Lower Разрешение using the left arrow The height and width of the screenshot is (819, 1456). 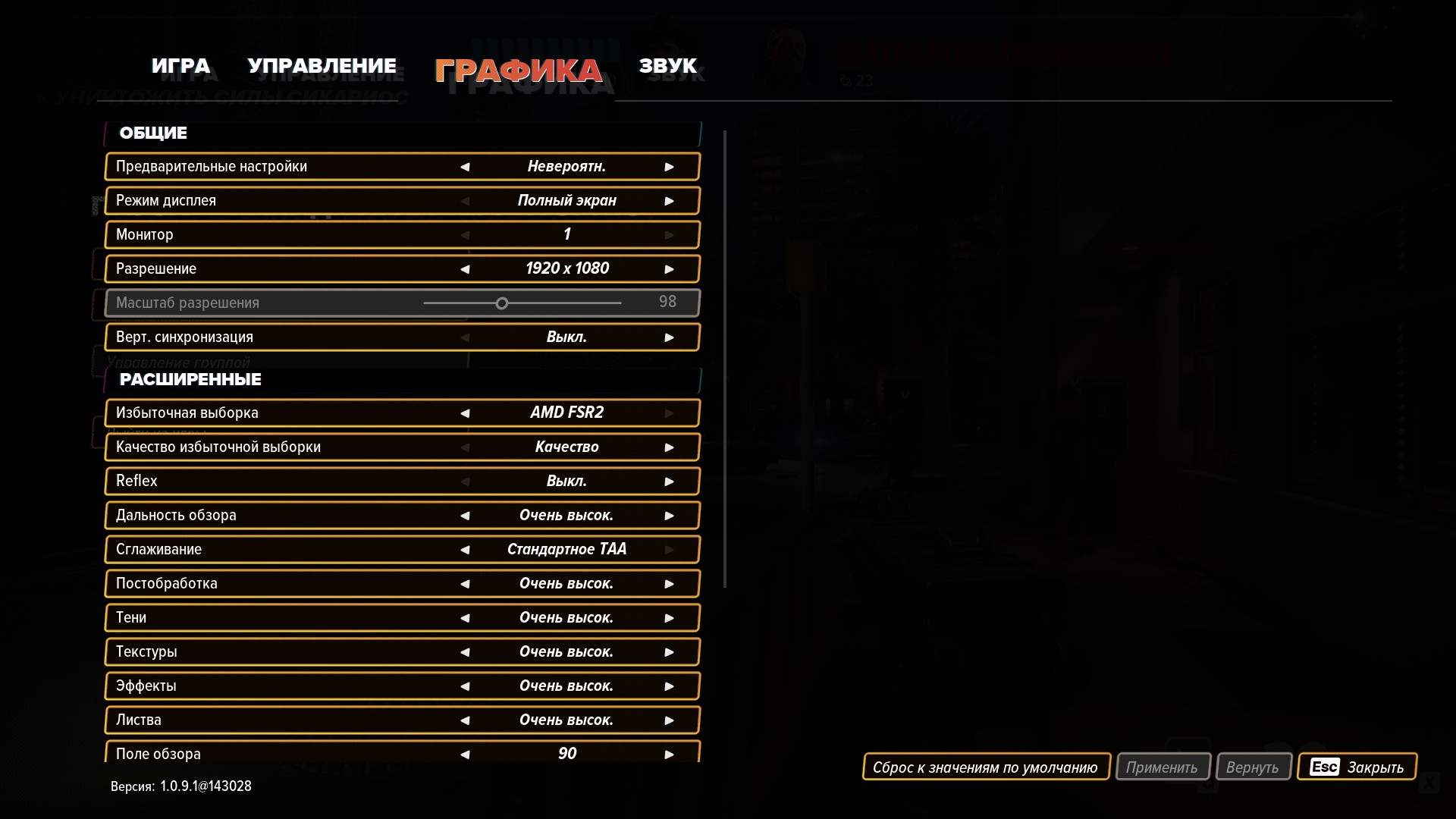click(465, 269)
